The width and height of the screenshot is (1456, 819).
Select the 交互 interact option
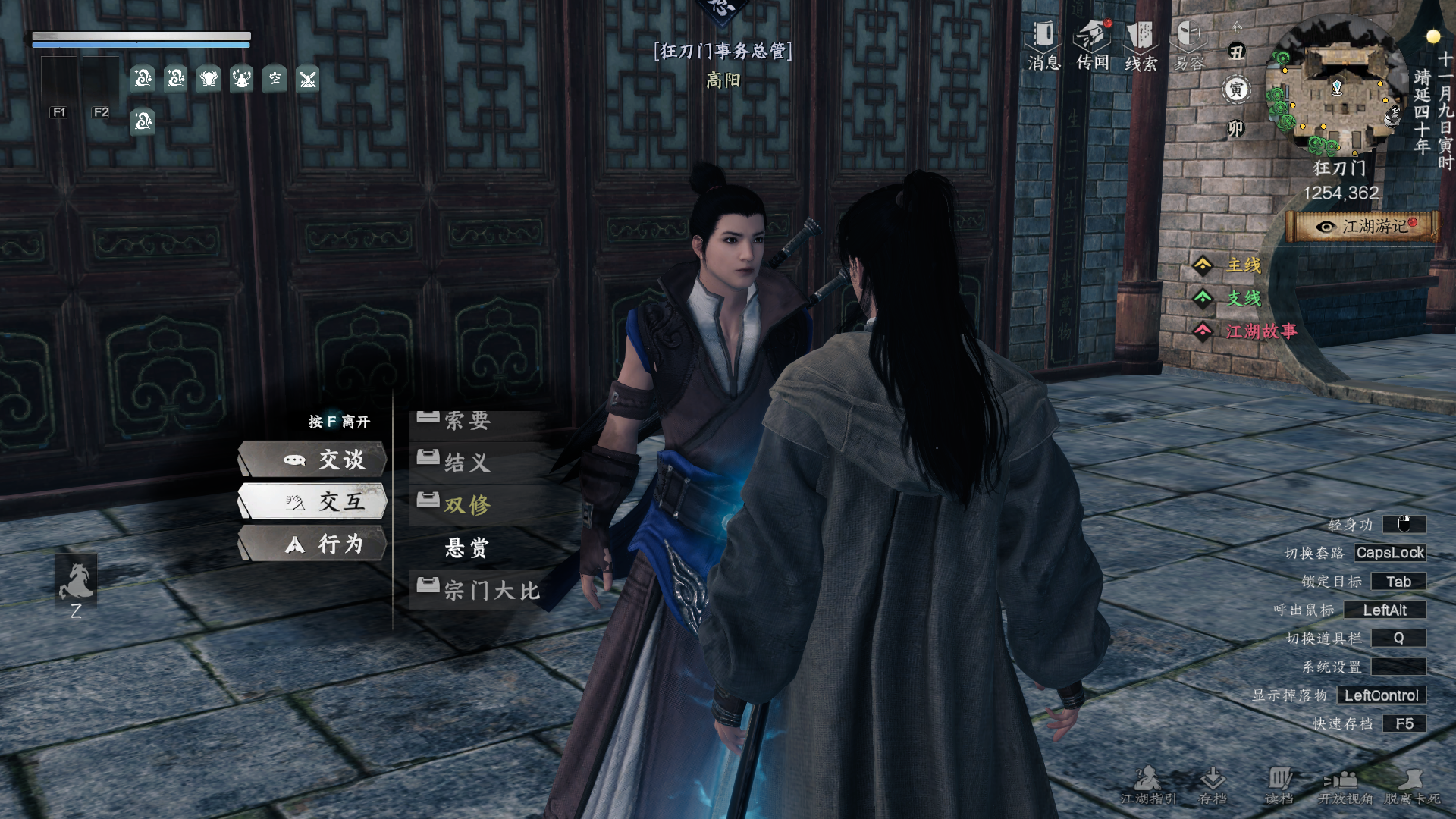point(313,501)
